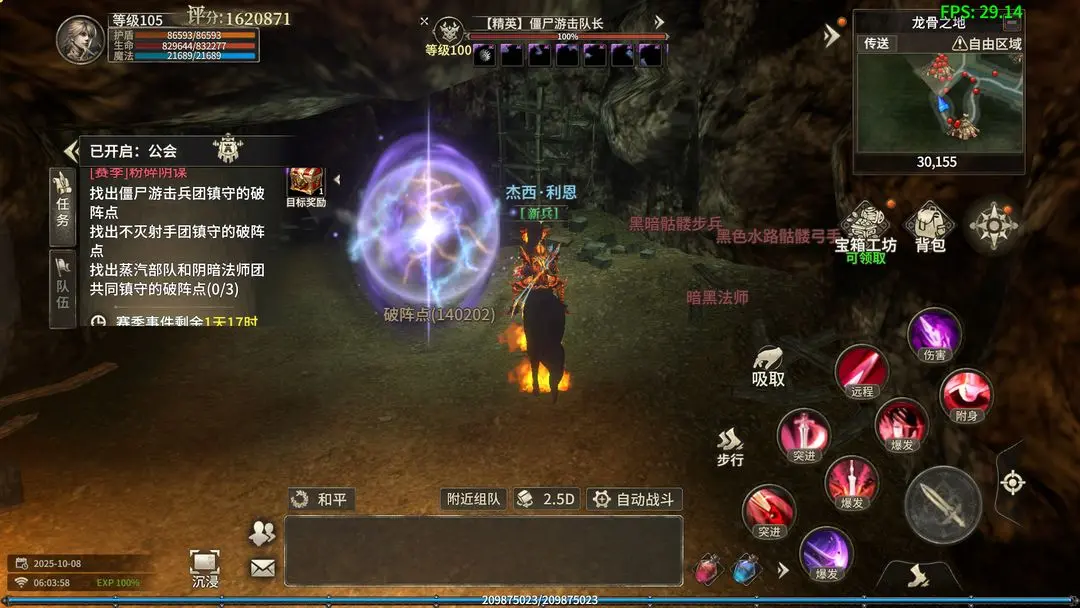Change the 和平 peace combat mode
The image size is (1080, 608).
click(321, 499)
